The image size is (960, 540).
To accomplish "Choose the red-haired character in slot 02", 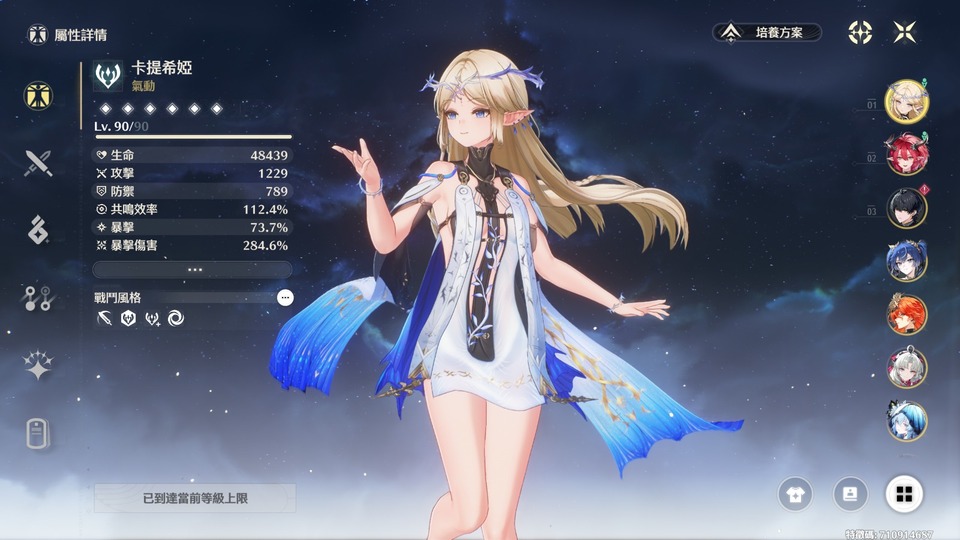I will tap(907, 154).
